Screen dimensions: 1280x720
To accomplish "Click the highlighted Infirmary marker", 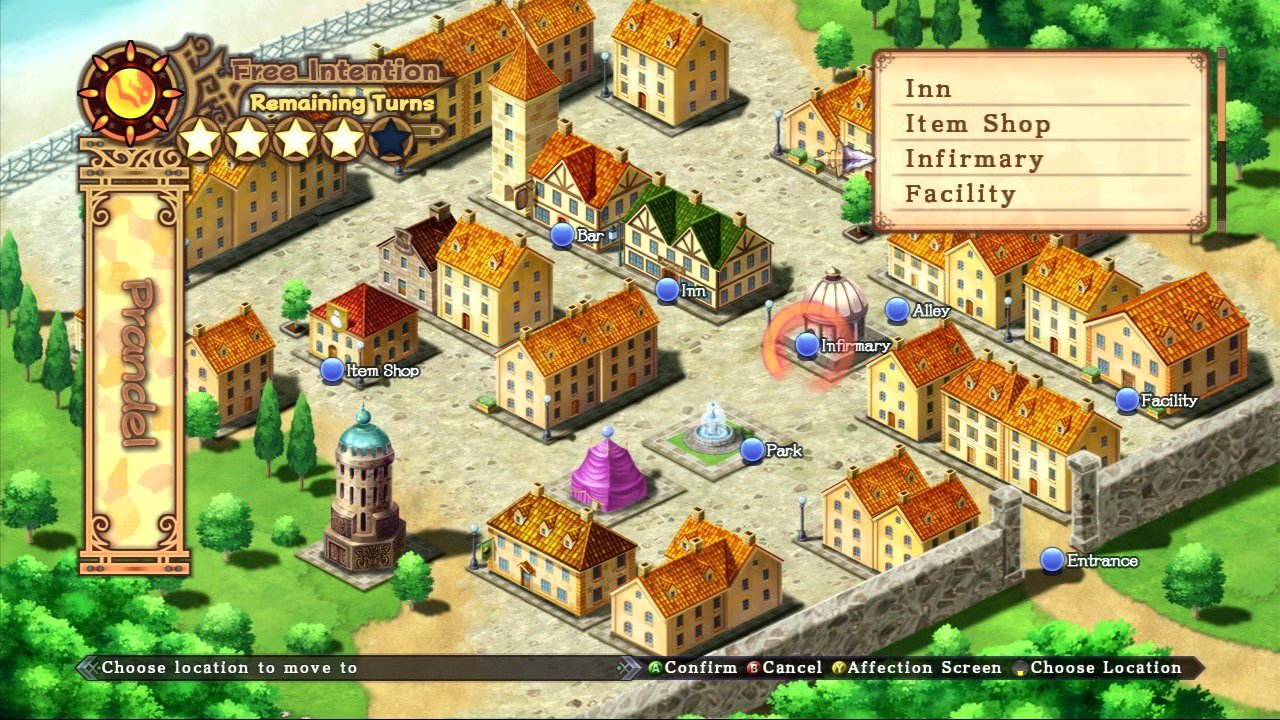I will point(806,344).
